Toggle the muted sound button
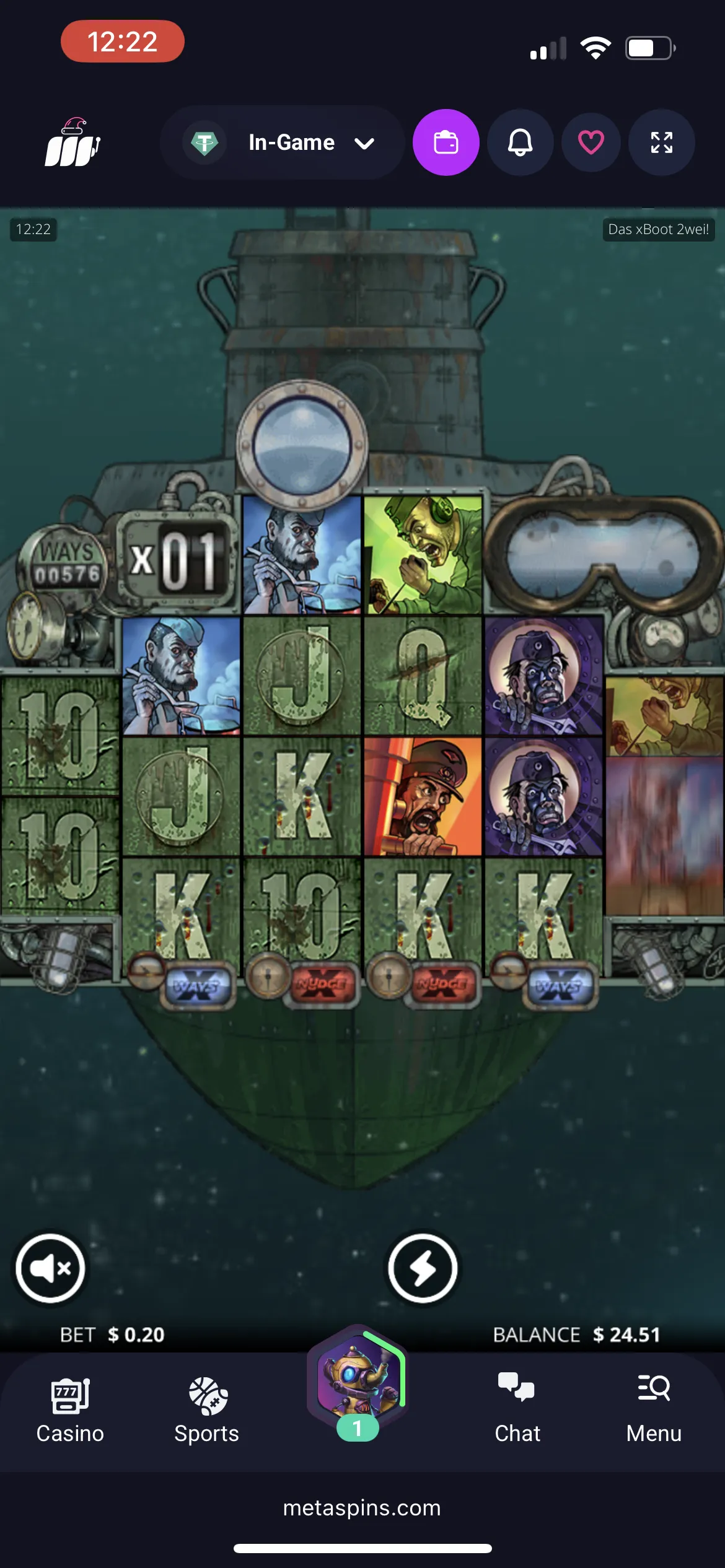This screenshot has width=725, height=1568. 50,1268
